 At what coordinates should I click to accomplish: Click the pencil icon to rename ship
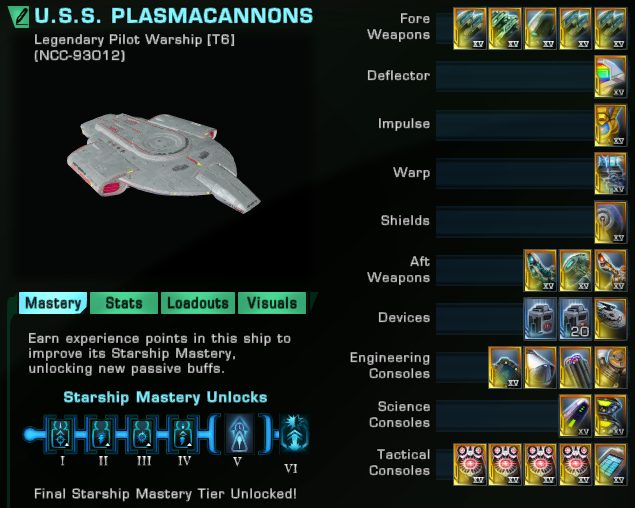tap(17, 17)
